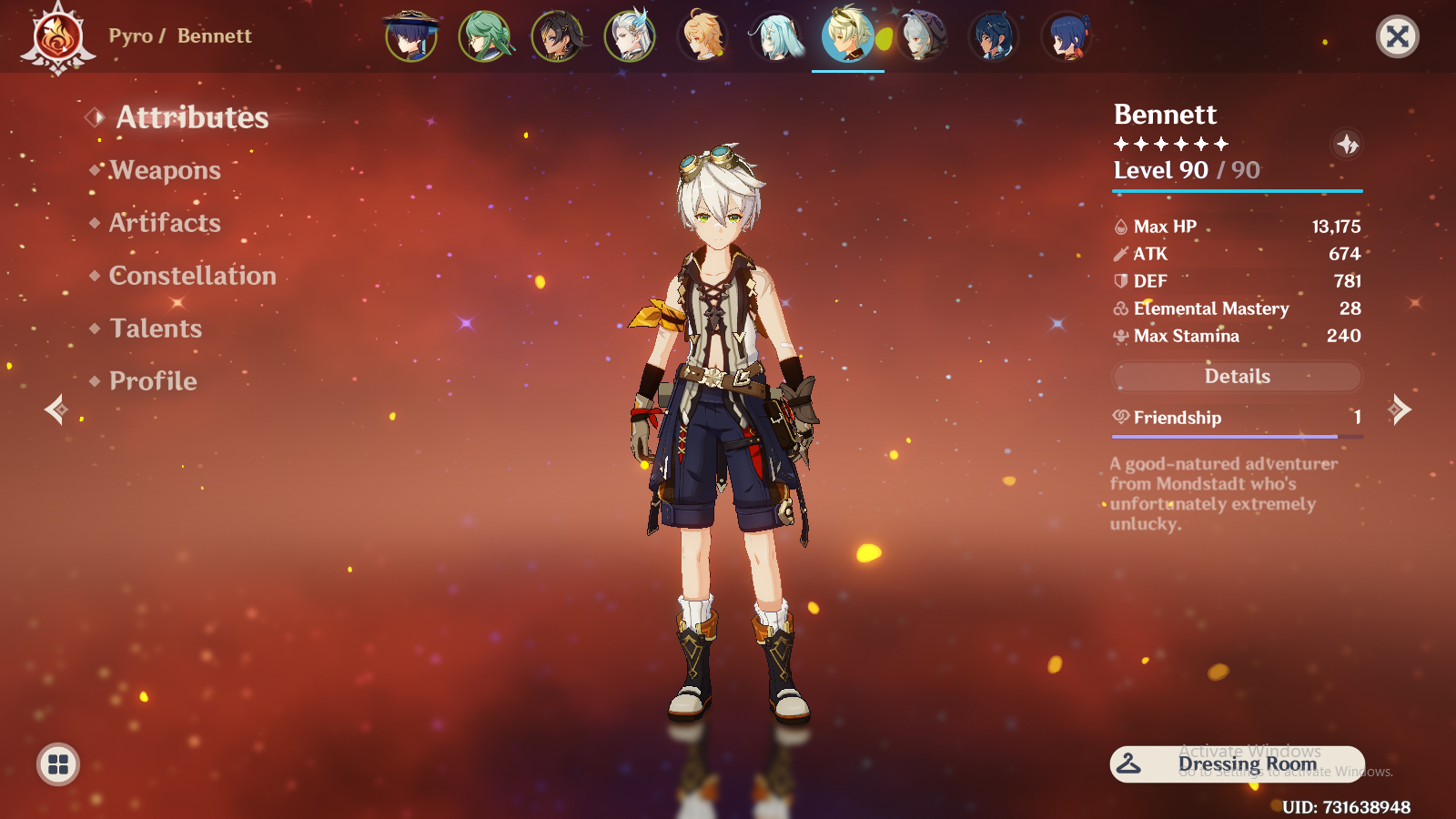Open the grid menu icon at bottom-left
Image resolution: width=1456 pixels, height=819 pixels.
tap(57, 764)
